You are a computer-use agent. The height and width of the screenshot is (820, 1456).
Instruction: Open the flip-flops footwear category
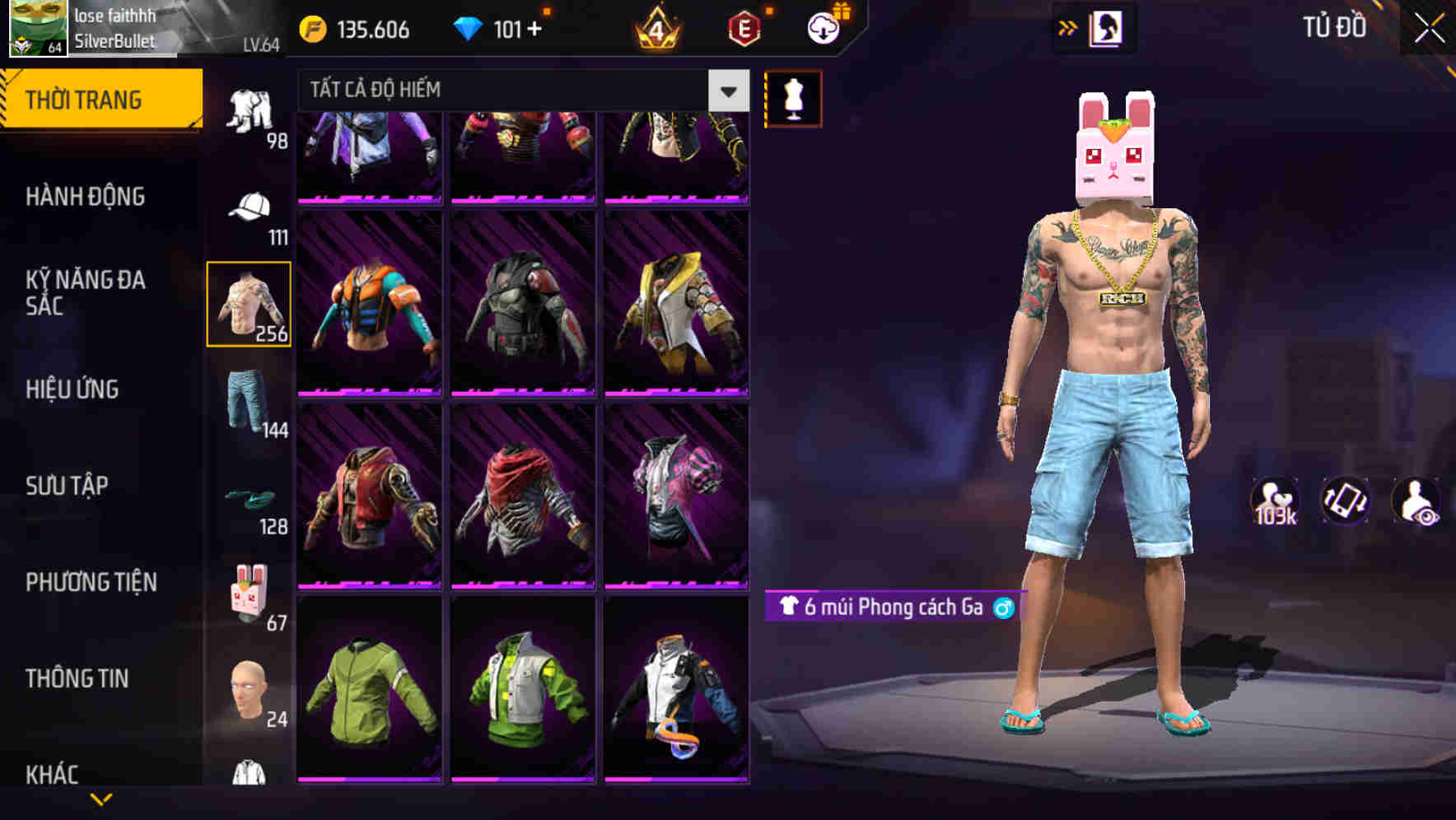(x=250, y=500)
